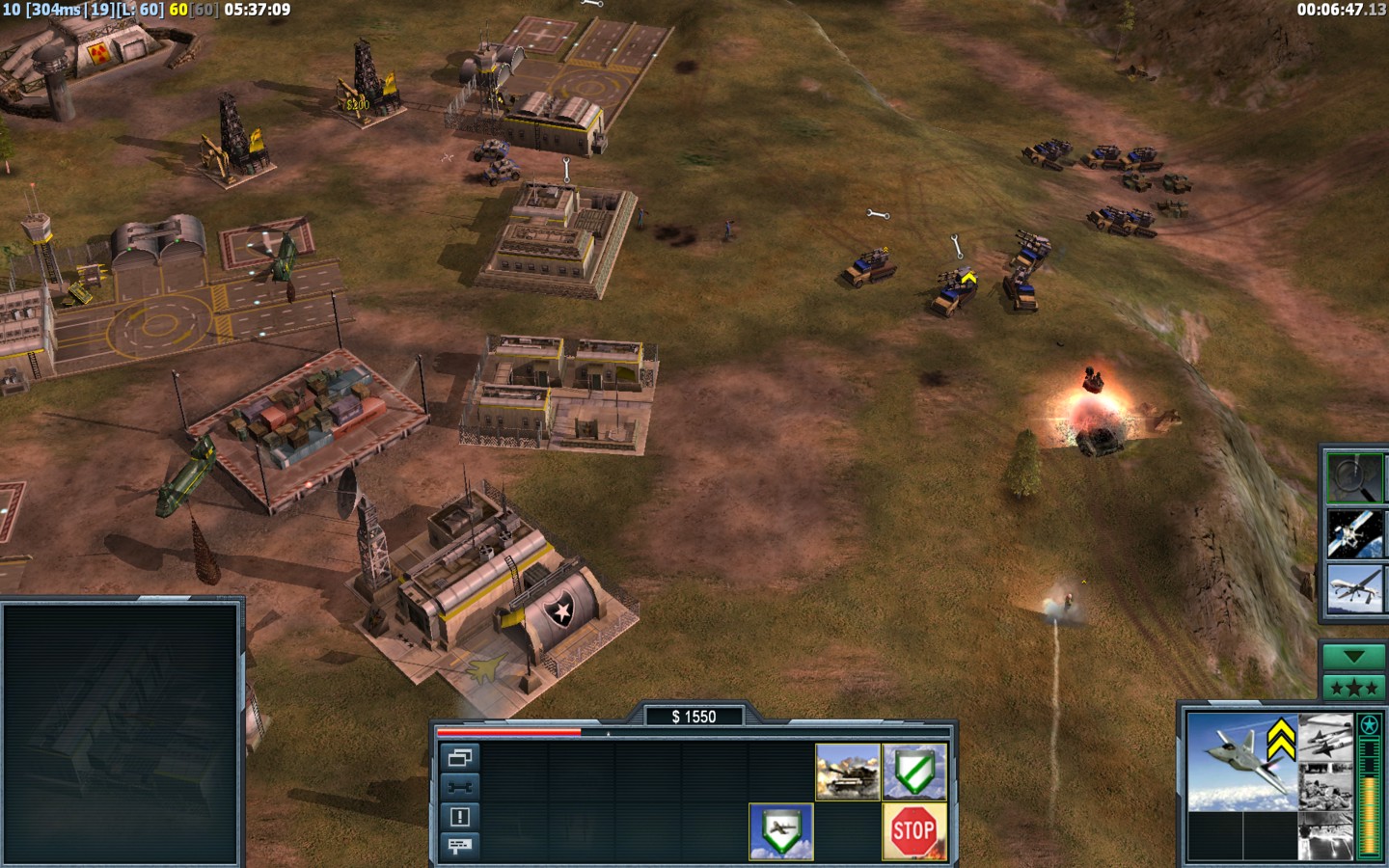Open the three-star General's Powers menu
Viewport: 1389px width, 868px height.
pyautogui.click(x=1353, y=688)
